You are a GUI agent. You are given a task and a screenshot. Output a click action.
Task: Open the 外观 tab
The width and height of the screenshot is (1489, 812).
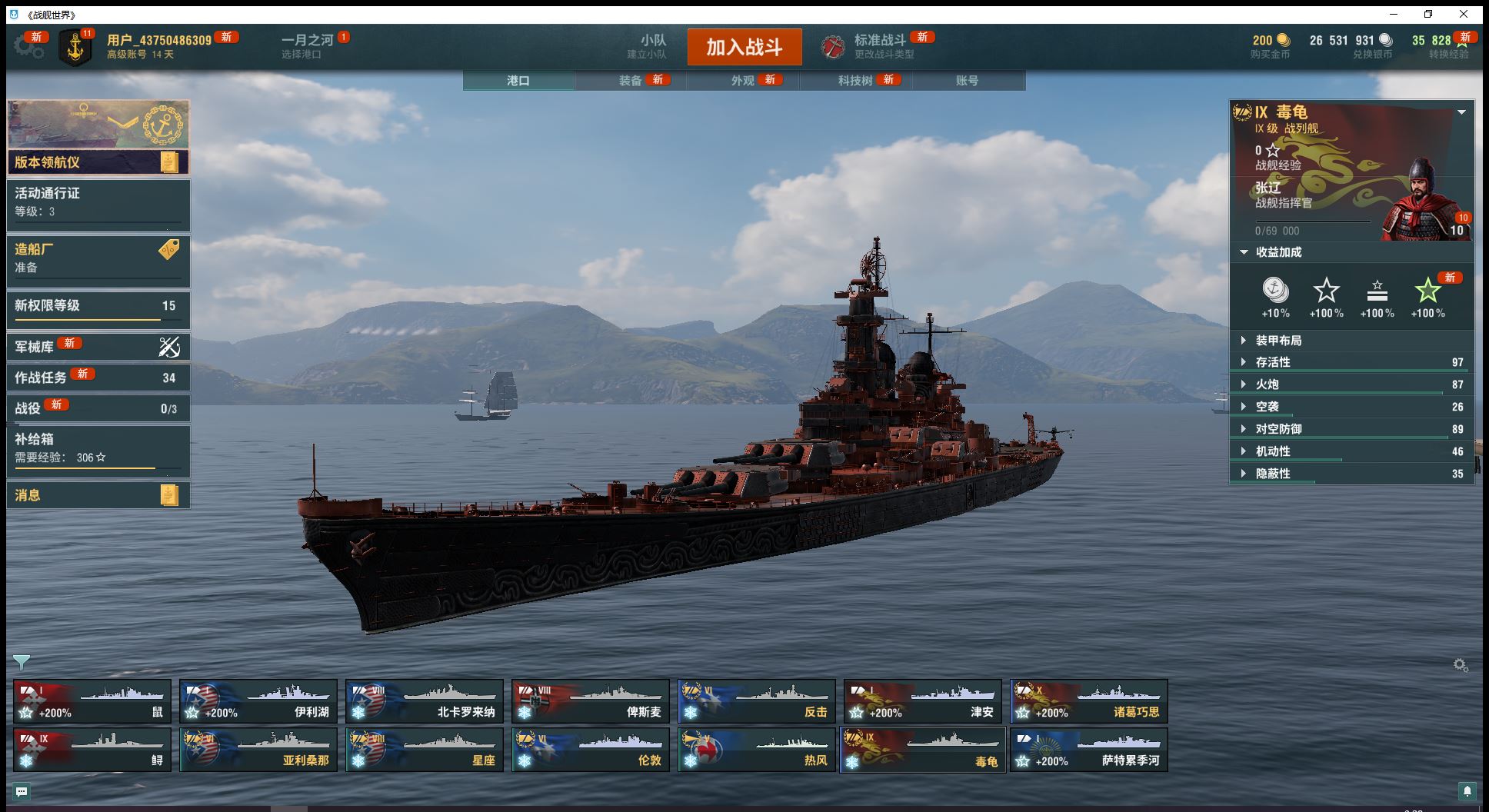tap(743, 80)
